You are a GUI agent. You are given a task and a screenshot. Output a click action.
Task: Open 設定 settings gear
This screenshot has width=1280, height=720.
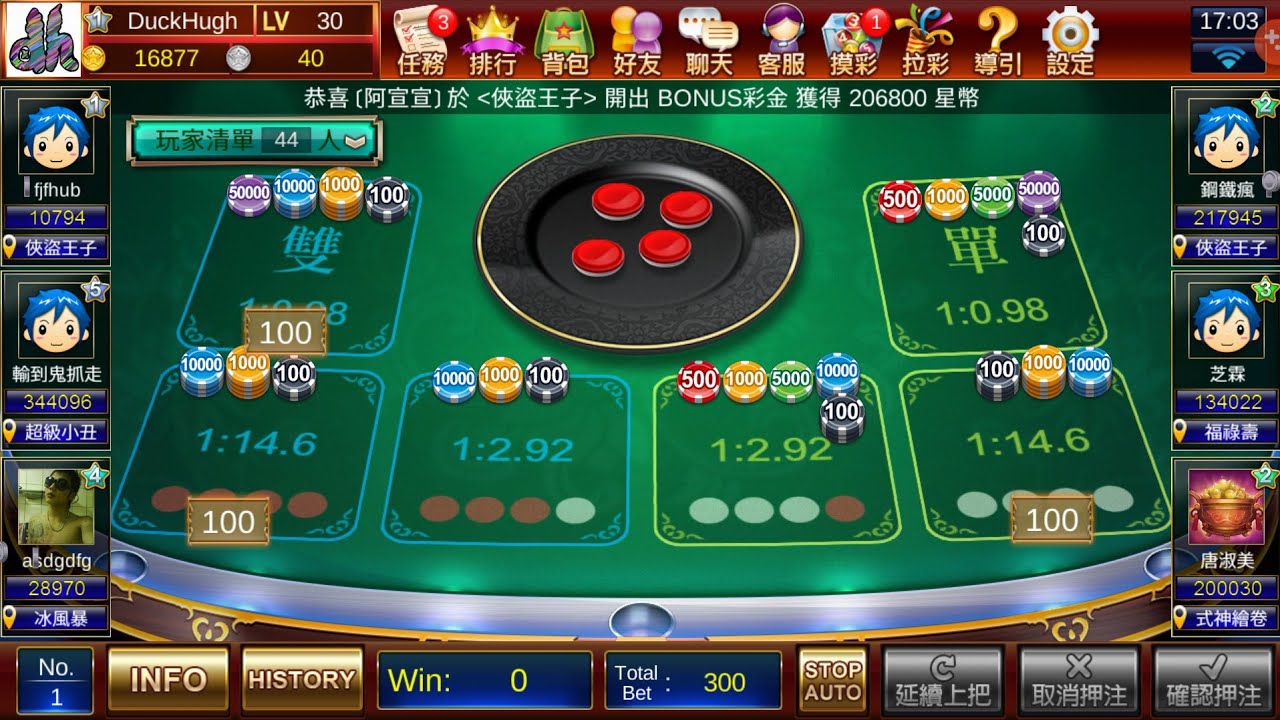tap(1070, 41)
